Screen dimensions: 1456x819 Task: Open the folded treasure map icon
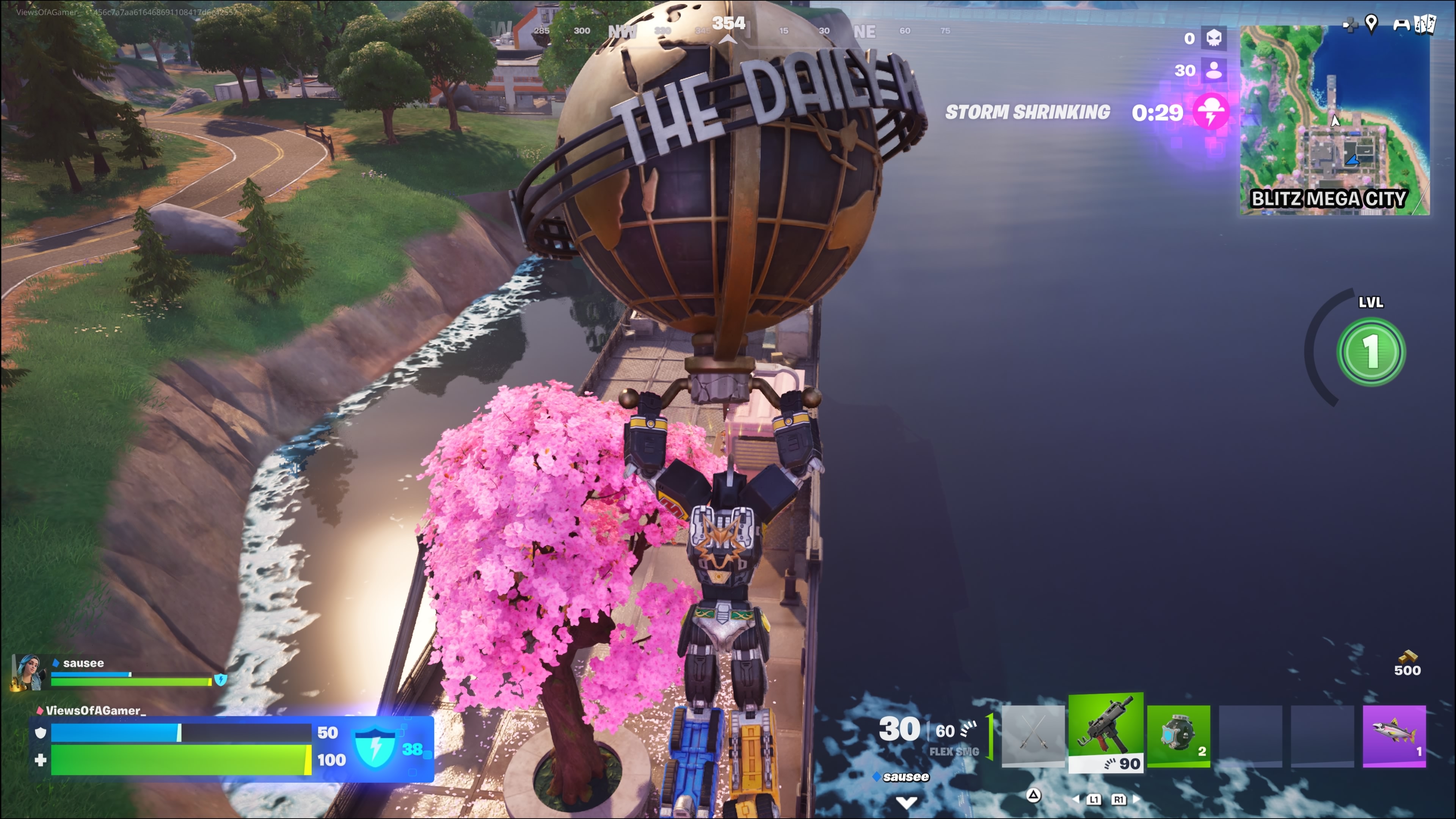[1425, 24]
